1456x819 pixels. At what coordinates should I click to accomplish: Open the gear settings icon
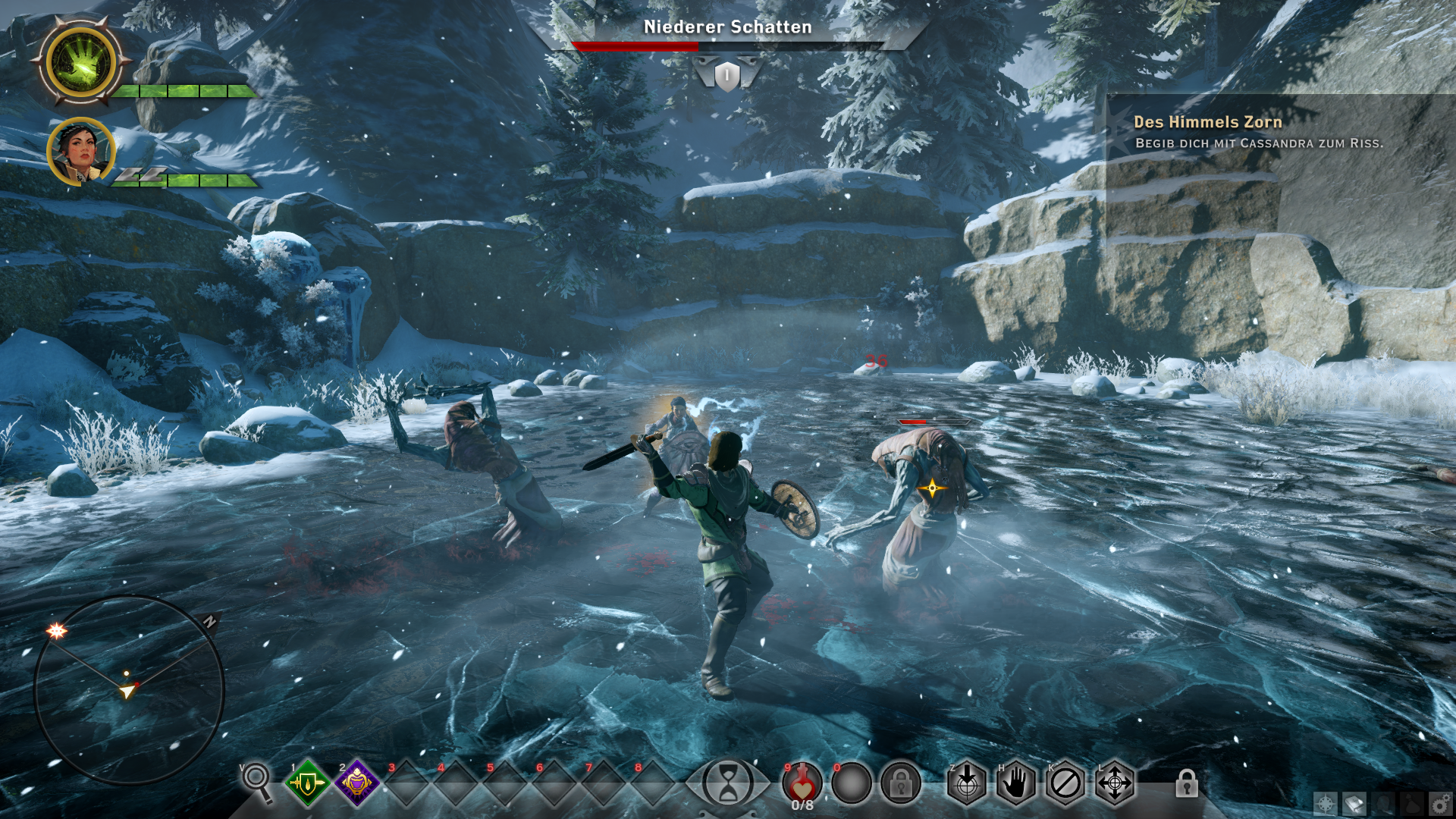pos(1439,803)
